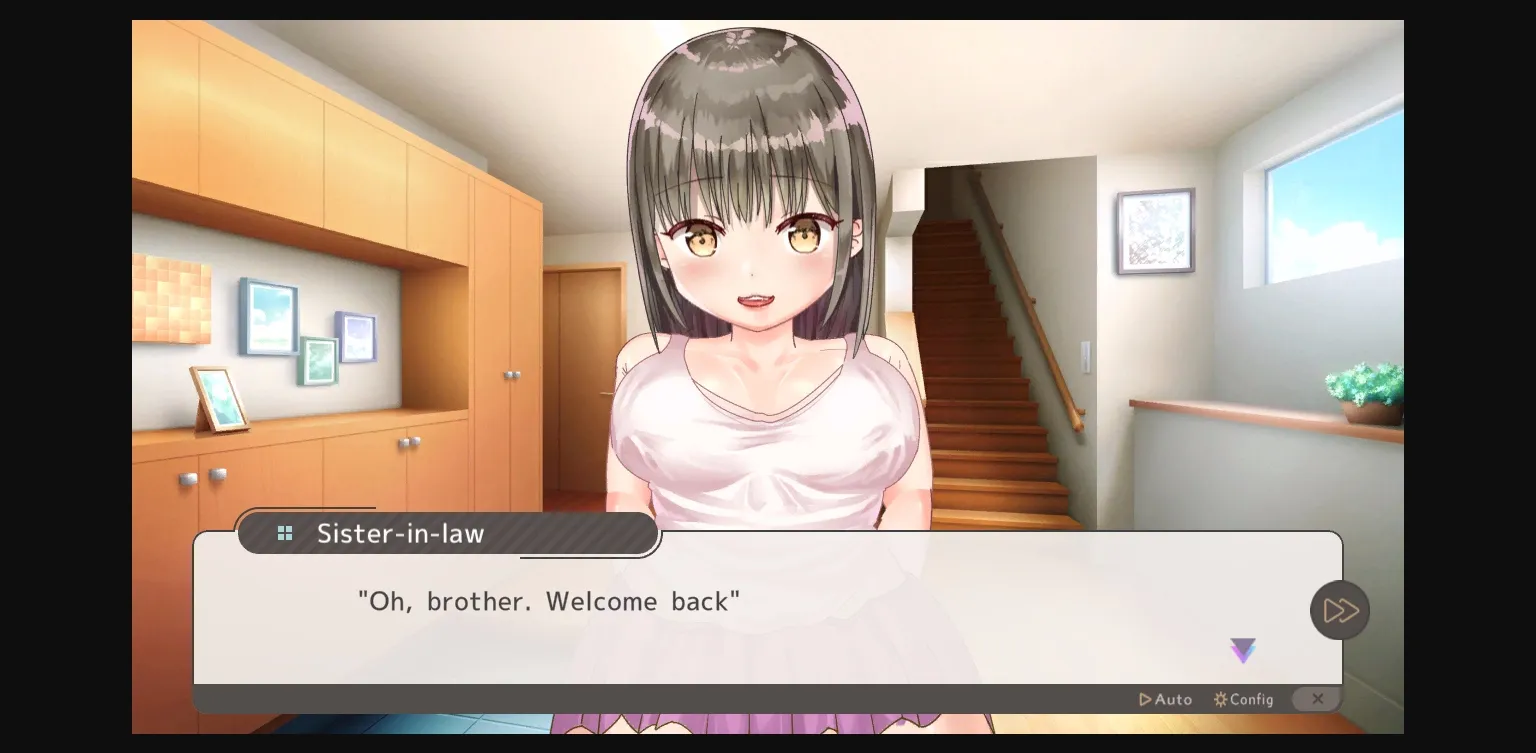The height and width of the screenshot is (753, 1536).
Task: Click the Auto label text
Action: click(1174, 699)
